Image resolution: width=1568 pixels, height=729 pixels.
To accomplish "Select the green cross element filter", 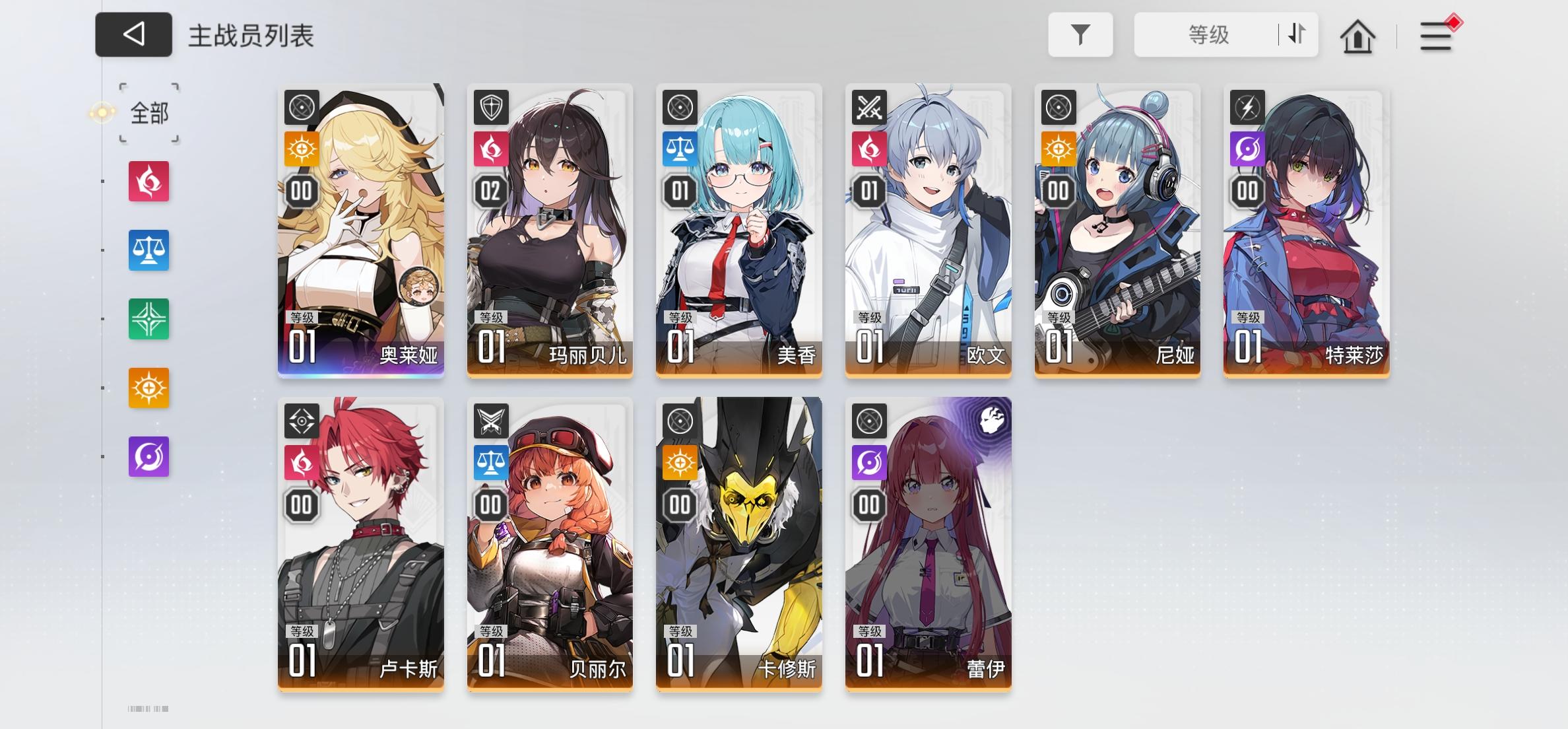I will tap(148, 319).
